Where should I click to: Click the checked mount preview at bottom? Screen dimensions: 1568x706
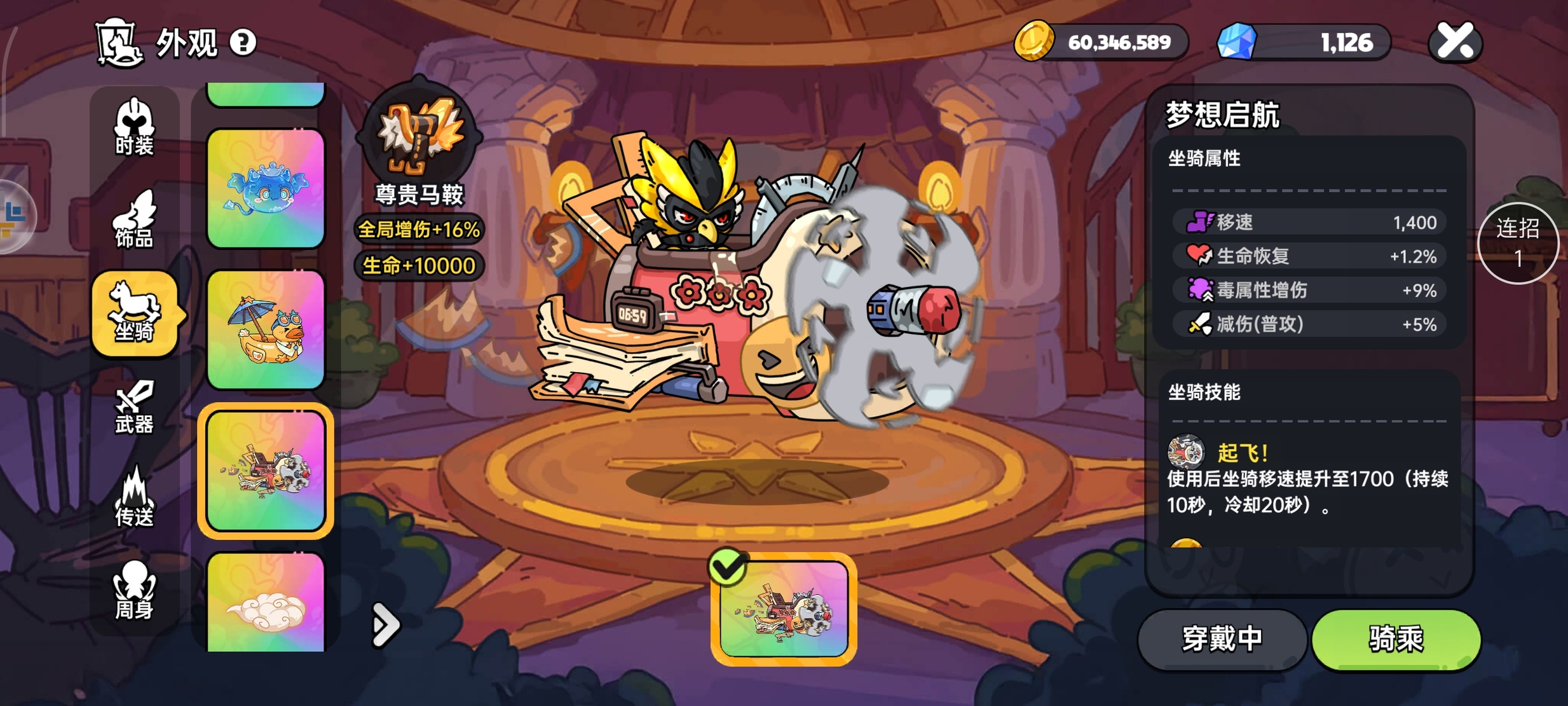pos(783,609)
